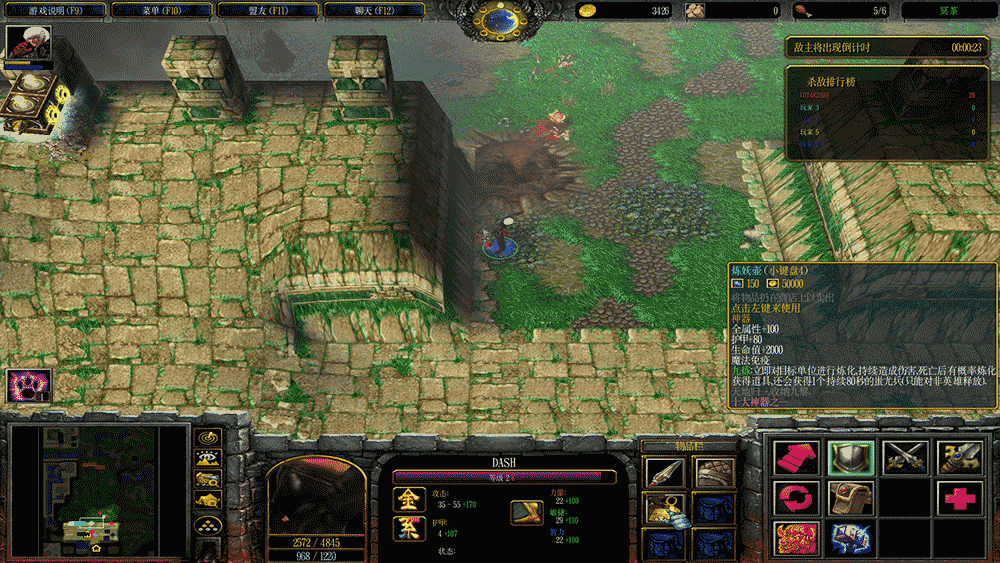Select the highlighted steel shield command
Screen dimensions: 1000x563
pyautogui.click(x=851, y=457)
